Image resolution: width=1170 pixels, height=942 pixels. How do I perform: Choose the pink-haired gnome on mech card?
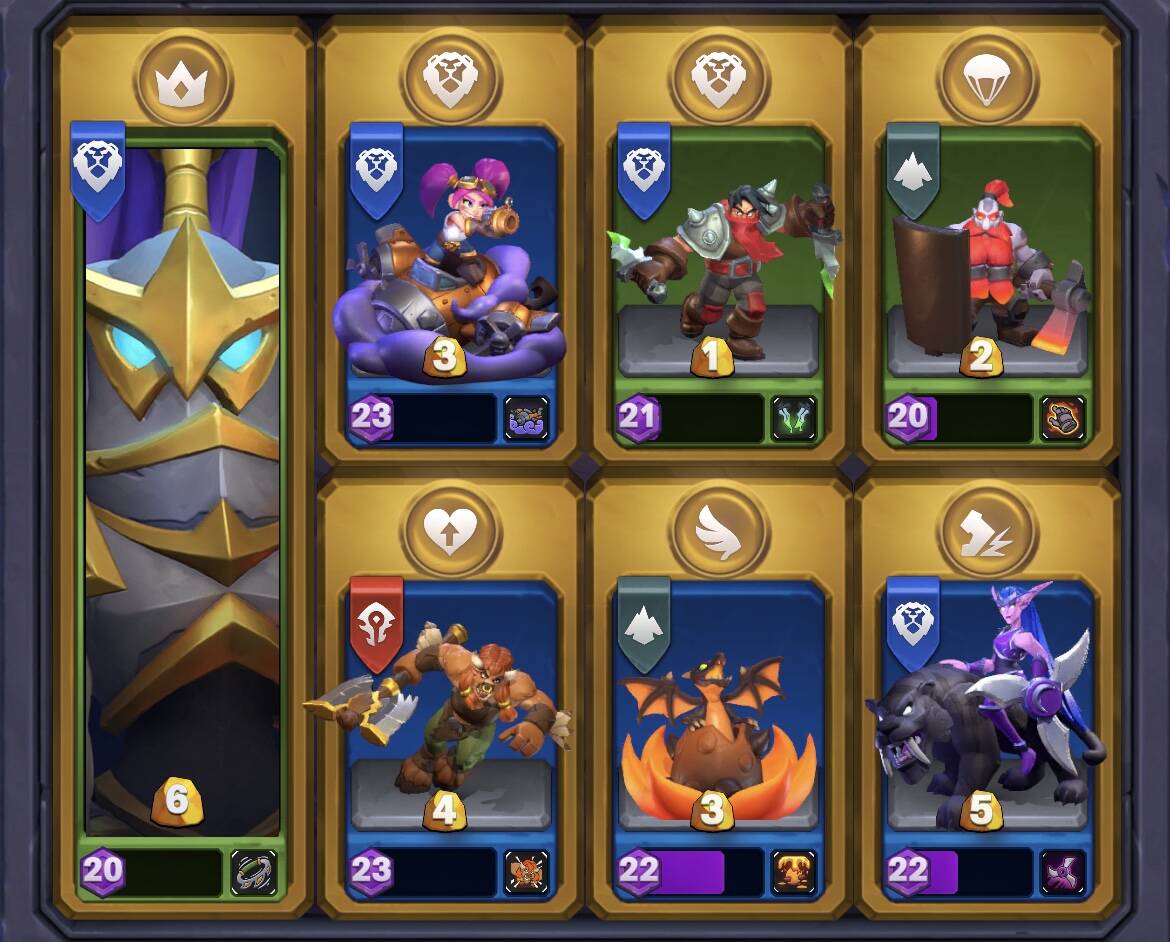450,270
